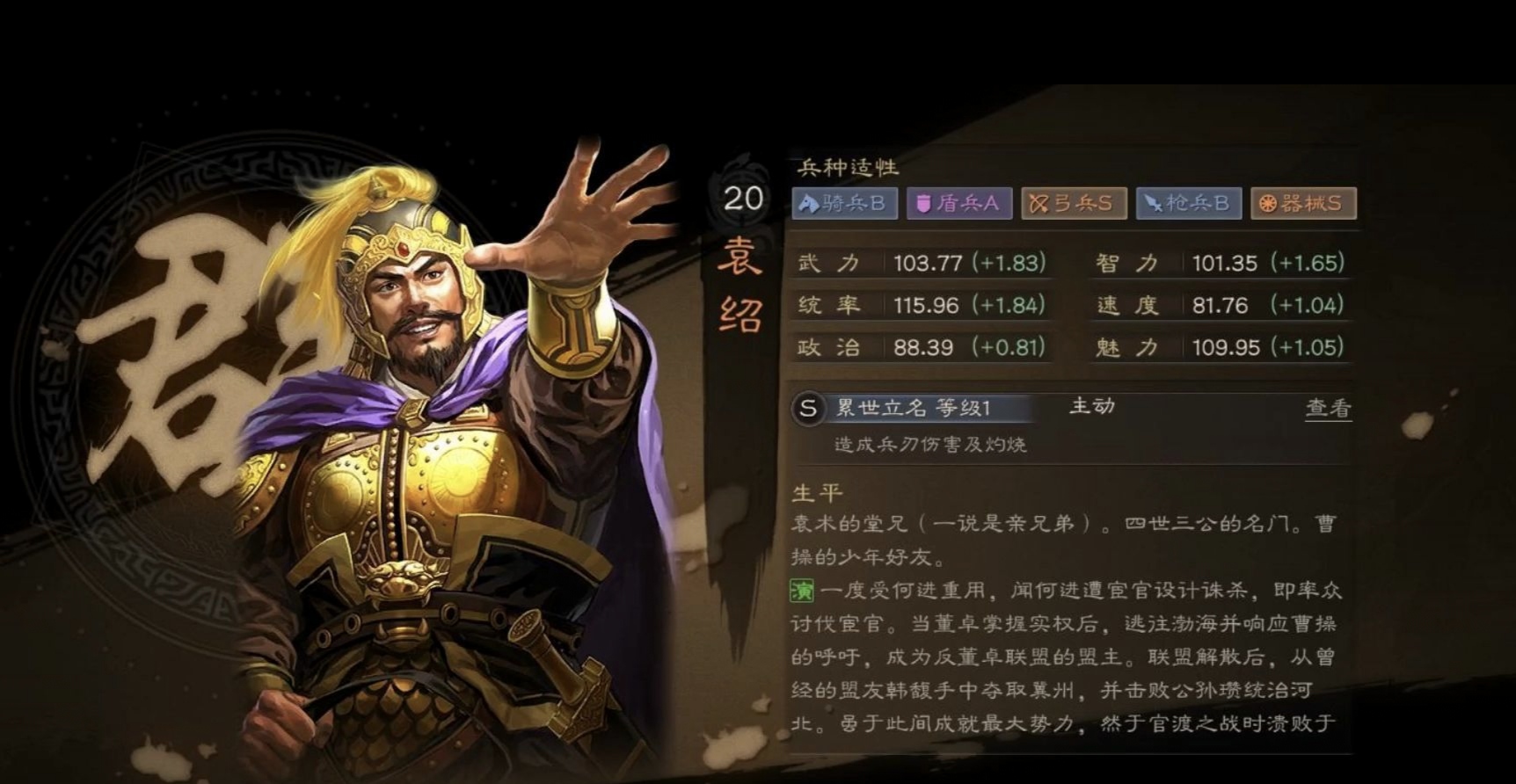Open the 查看 skill details link
Viewport: 1516px width, 784px height.
pos(1330,407)
